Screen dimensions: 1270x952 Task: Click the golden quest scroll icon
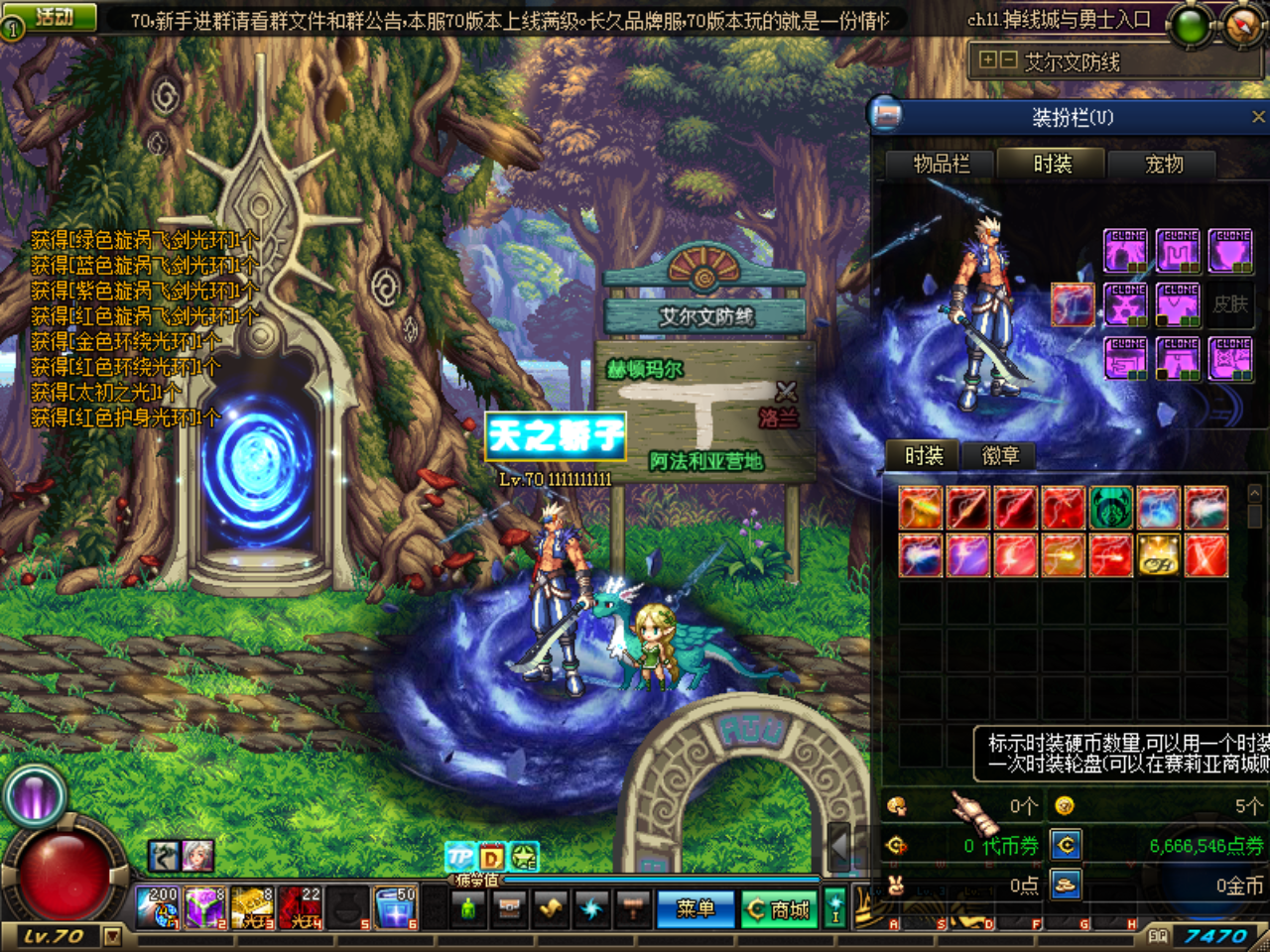point(550,907)
